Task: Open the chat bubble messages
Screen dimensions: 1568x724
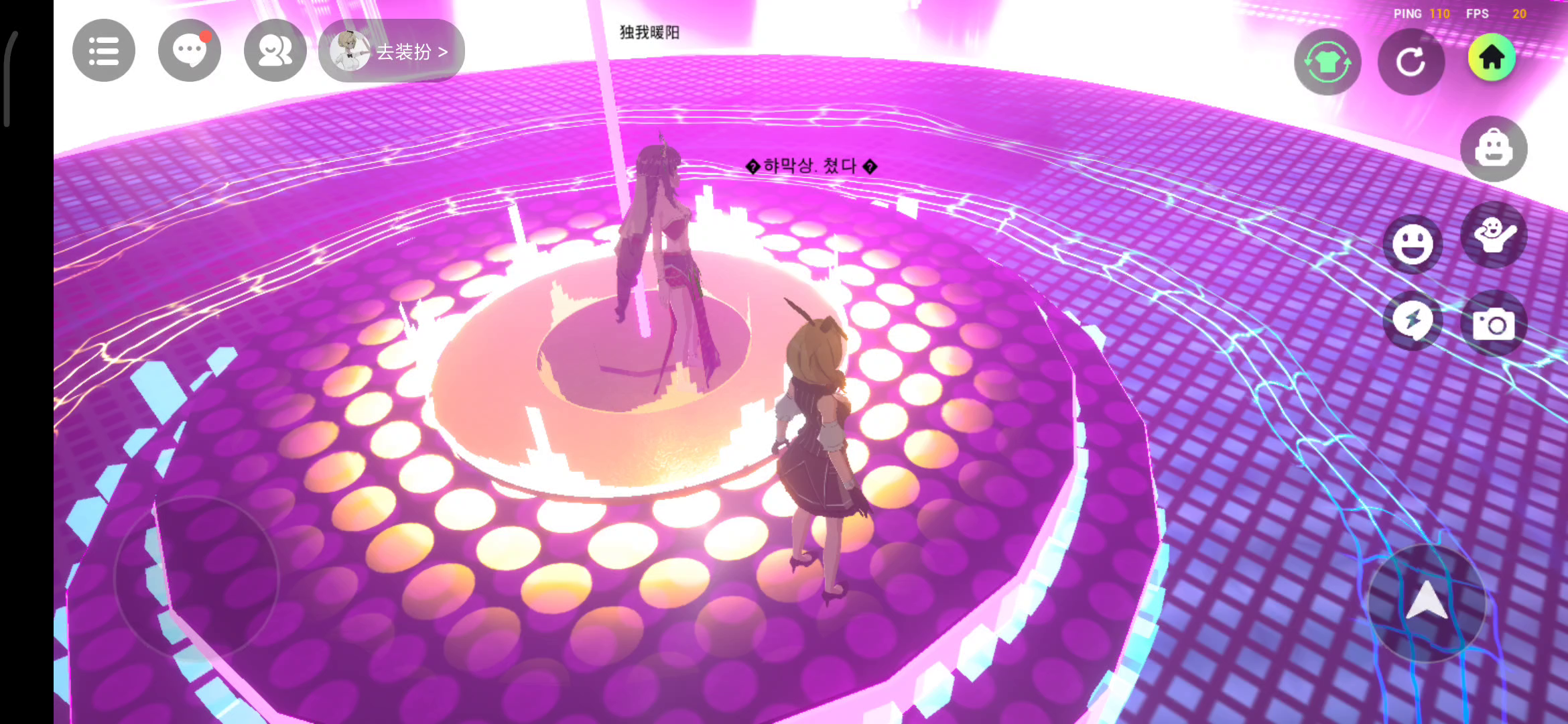Action: point(189,51)
